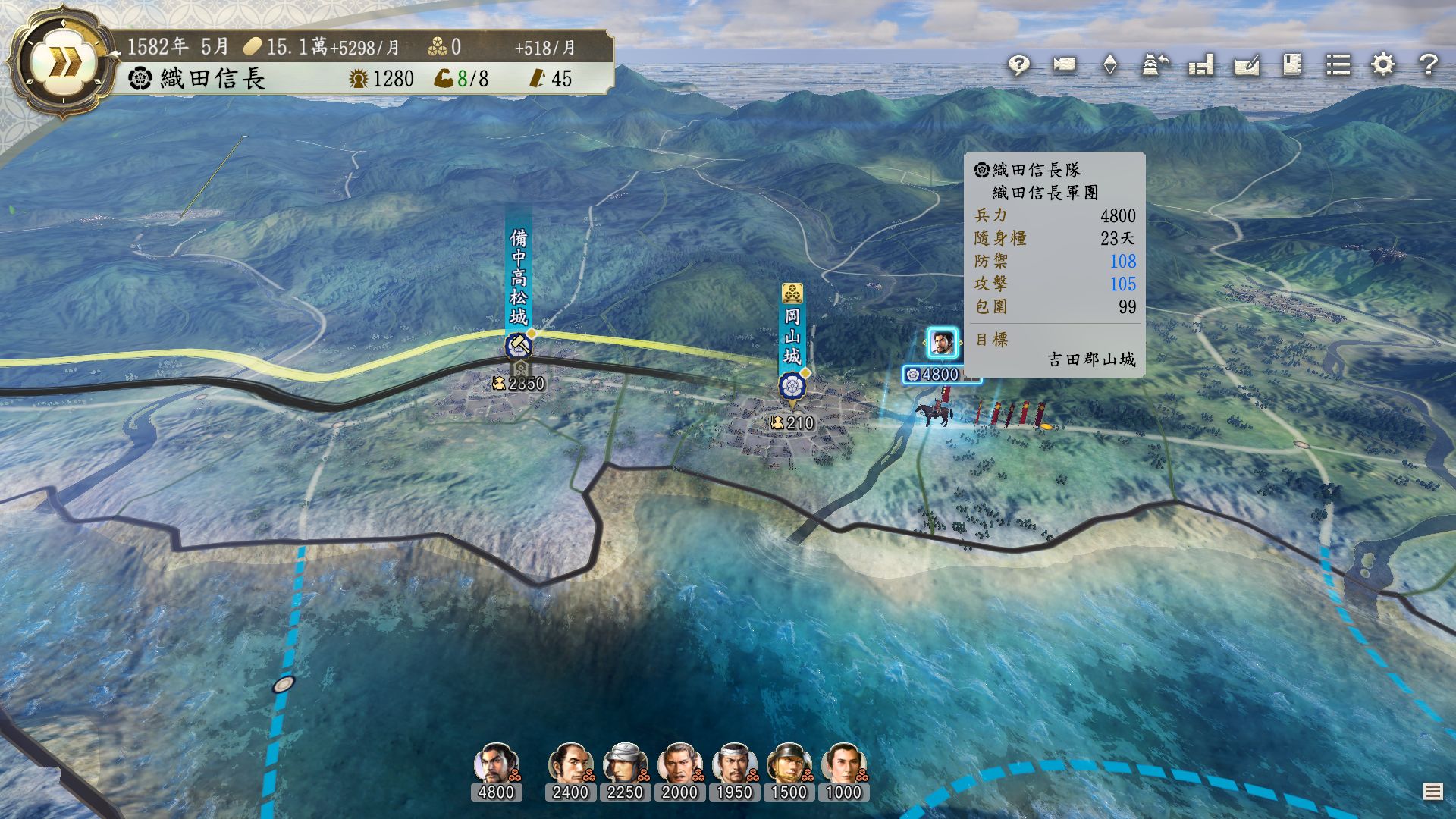Choose the officer portrait with 2250 troops
1456x819 pixels.
pyautogui.click(x=625, y=764)
